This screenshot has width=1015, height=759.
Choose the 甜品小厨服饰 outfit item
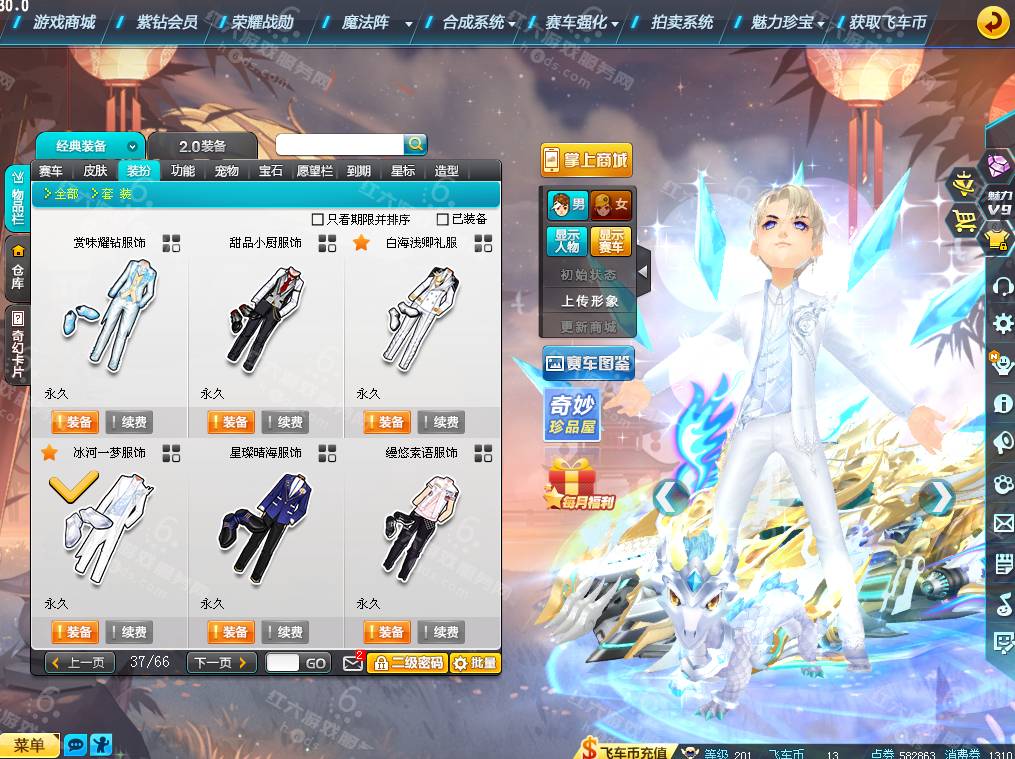(x=265, y=315)
